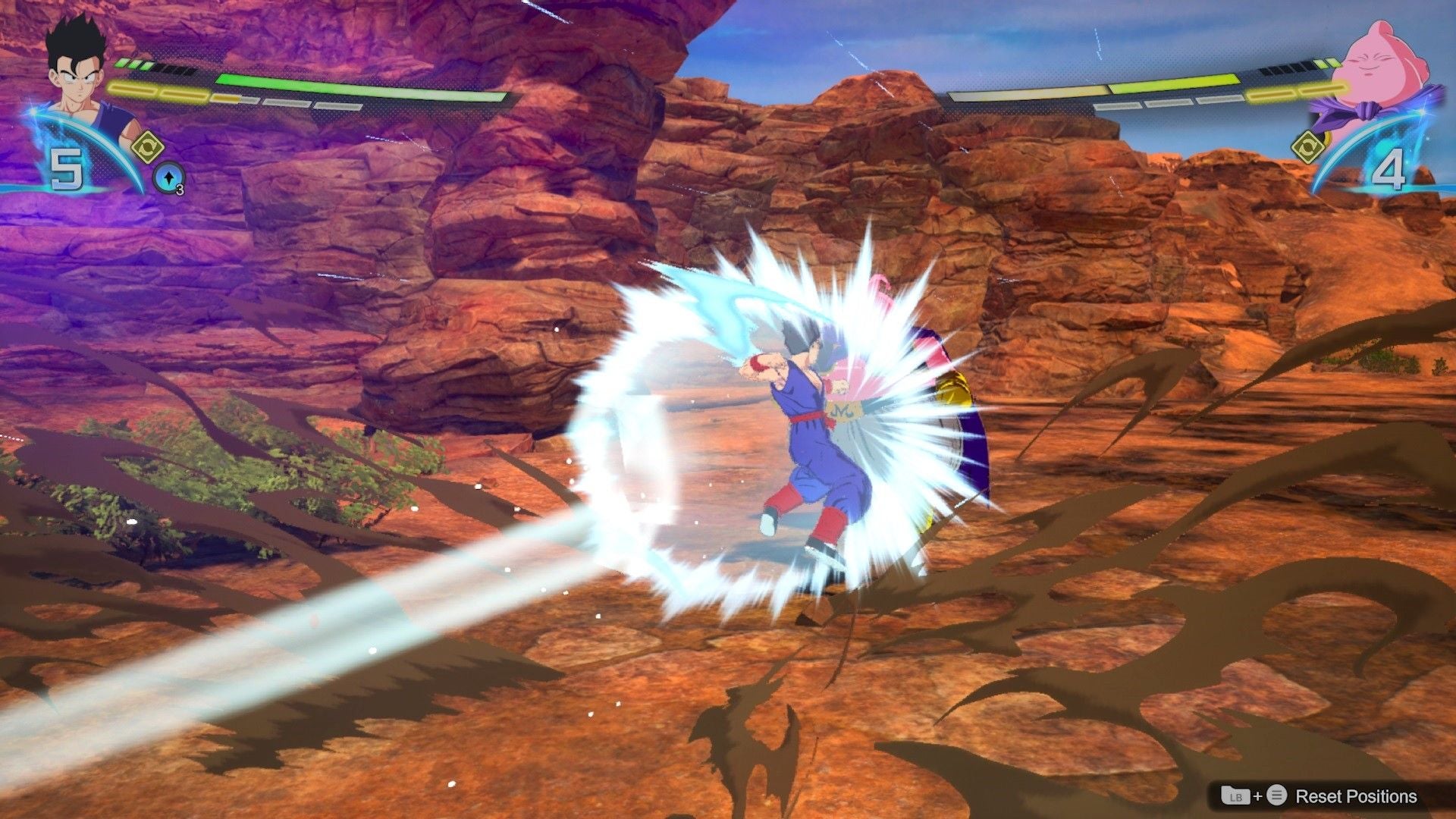Select the player one HUD panel

pos(227,99)
